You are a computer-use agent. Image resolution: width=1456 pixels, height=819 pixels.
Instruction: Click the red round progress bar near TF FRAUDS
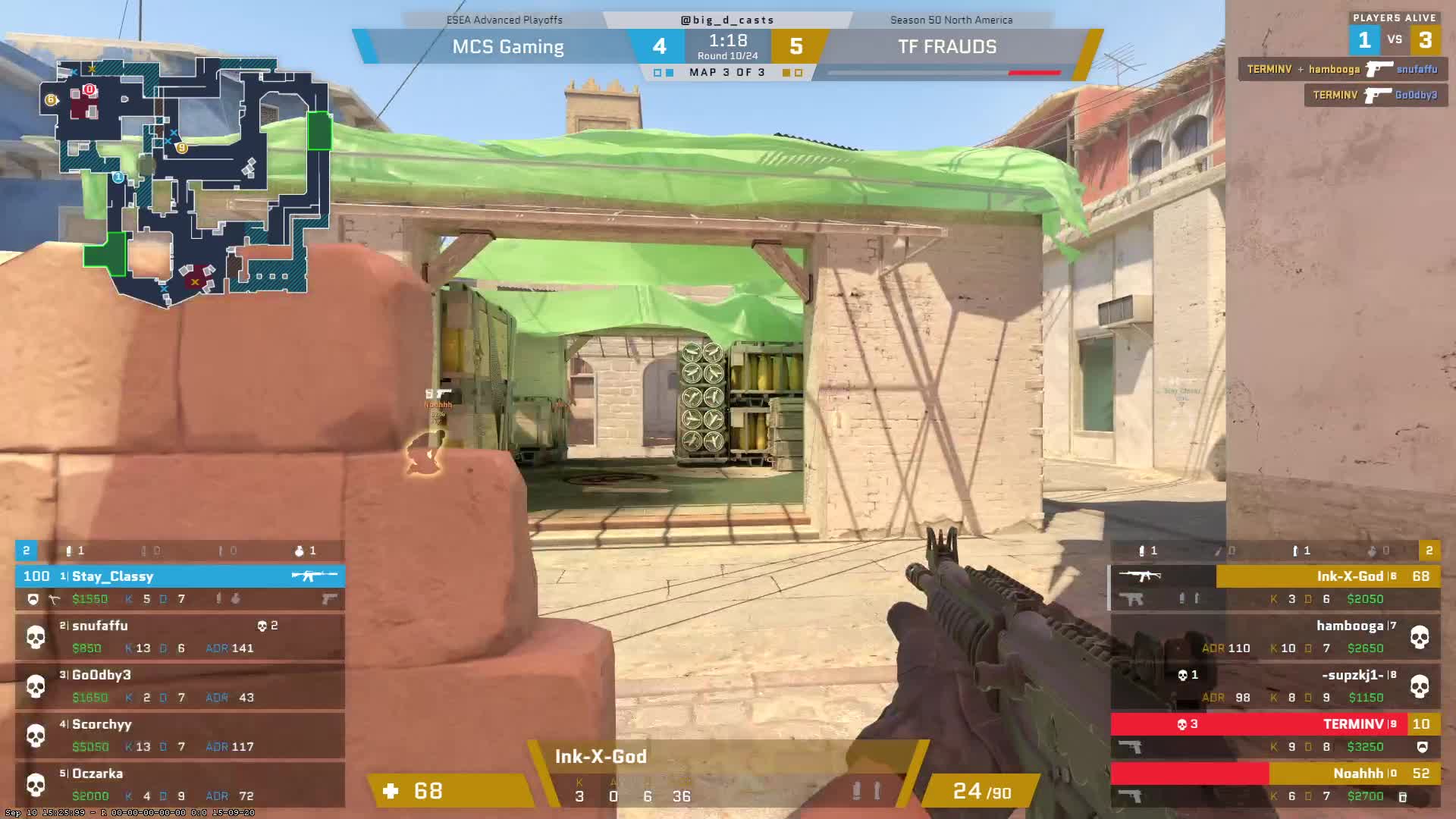tap(1034, 74)
